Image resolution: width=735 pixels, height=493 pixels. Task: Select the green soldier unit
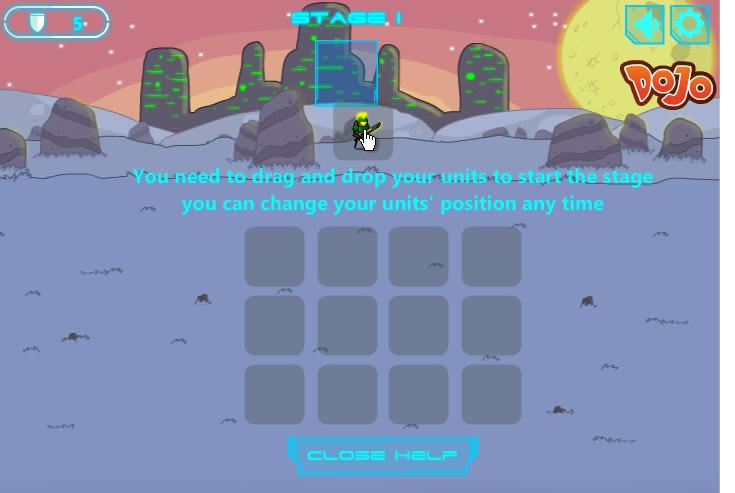(360, 131)
